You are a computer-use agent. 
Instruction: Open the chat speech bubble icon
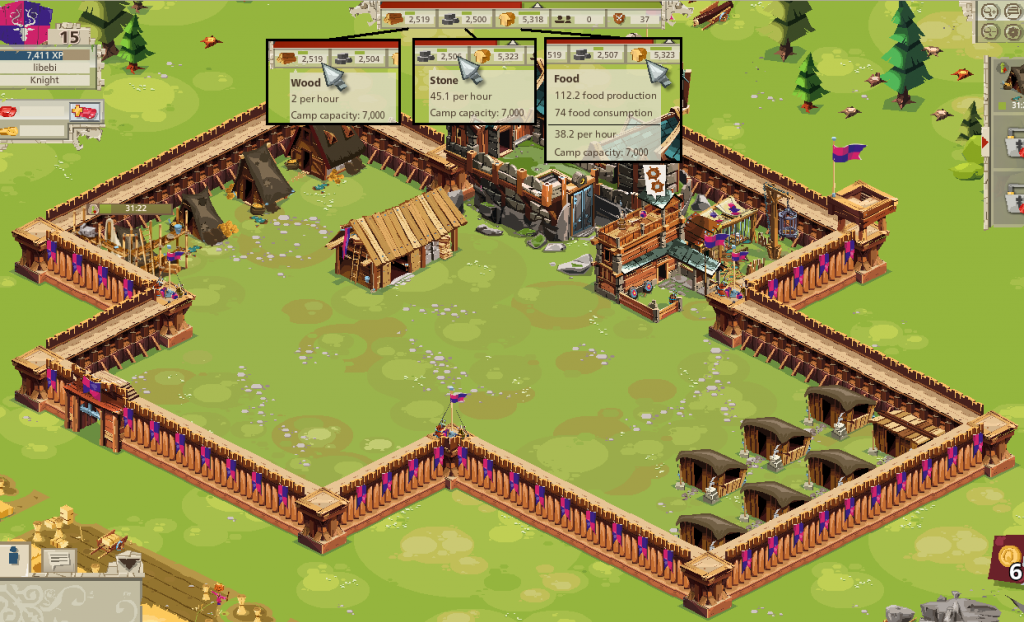point(57,561)
